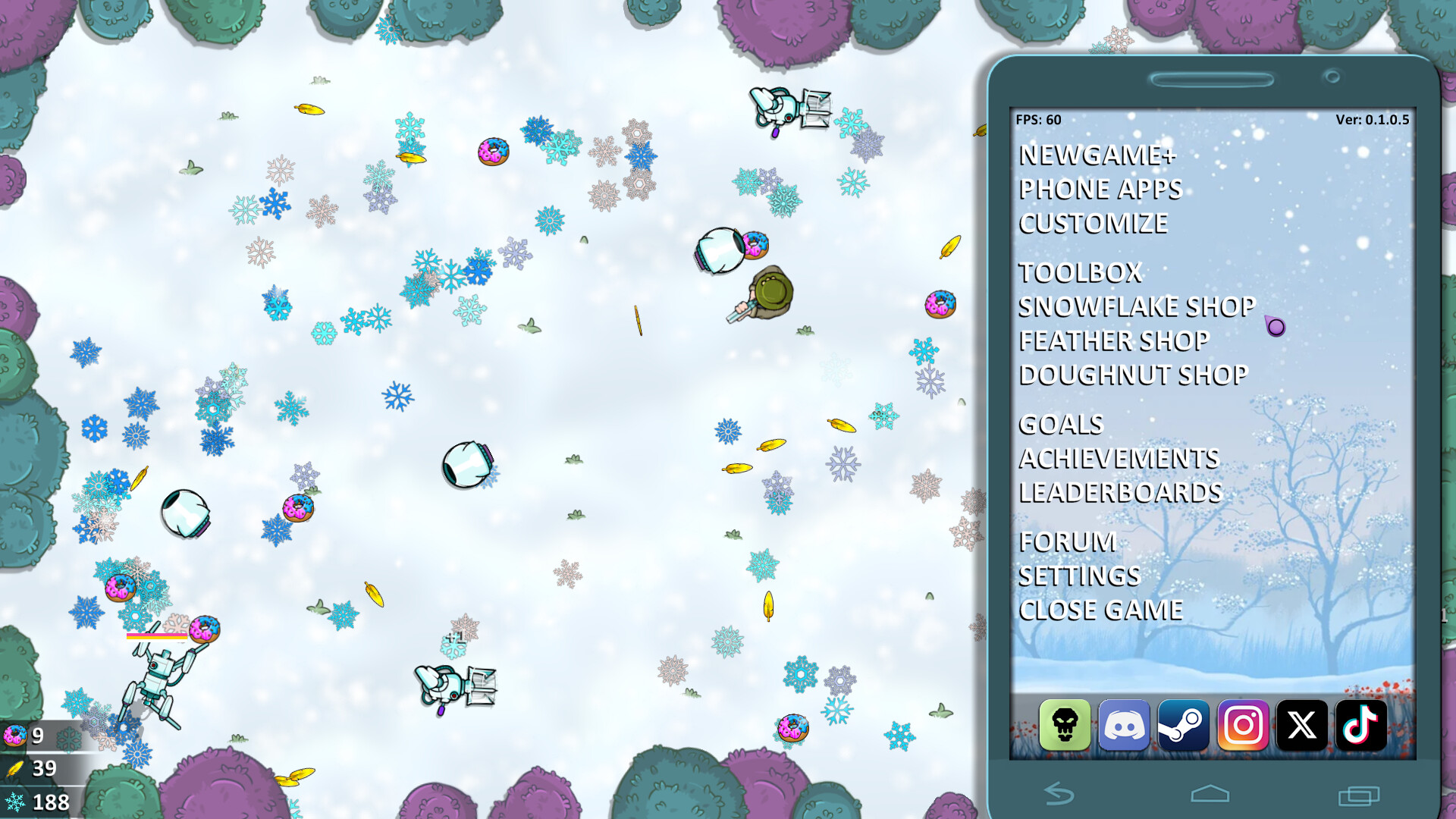Launch the Steam app icon
1456x819 pixels.
click(x=1182, y=725)
